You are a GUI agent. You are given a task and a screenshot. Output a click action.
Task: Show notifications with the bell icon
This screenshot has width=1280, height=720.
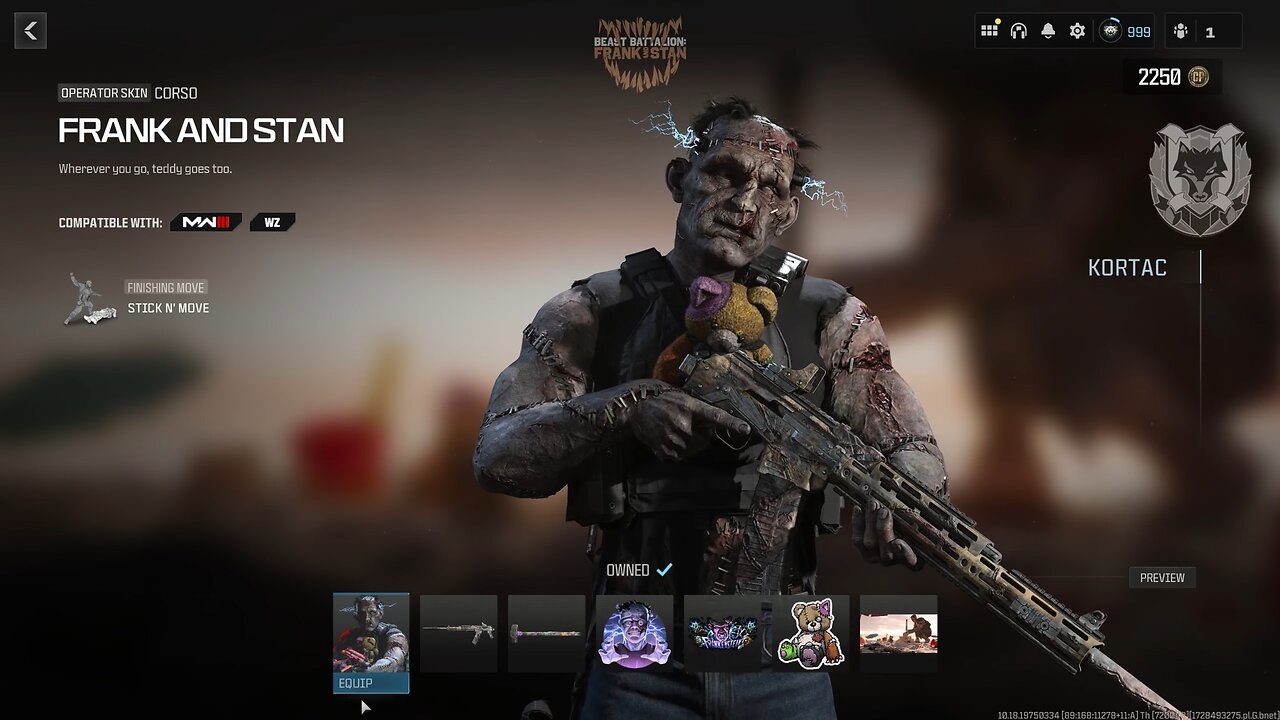(1047, 31)
